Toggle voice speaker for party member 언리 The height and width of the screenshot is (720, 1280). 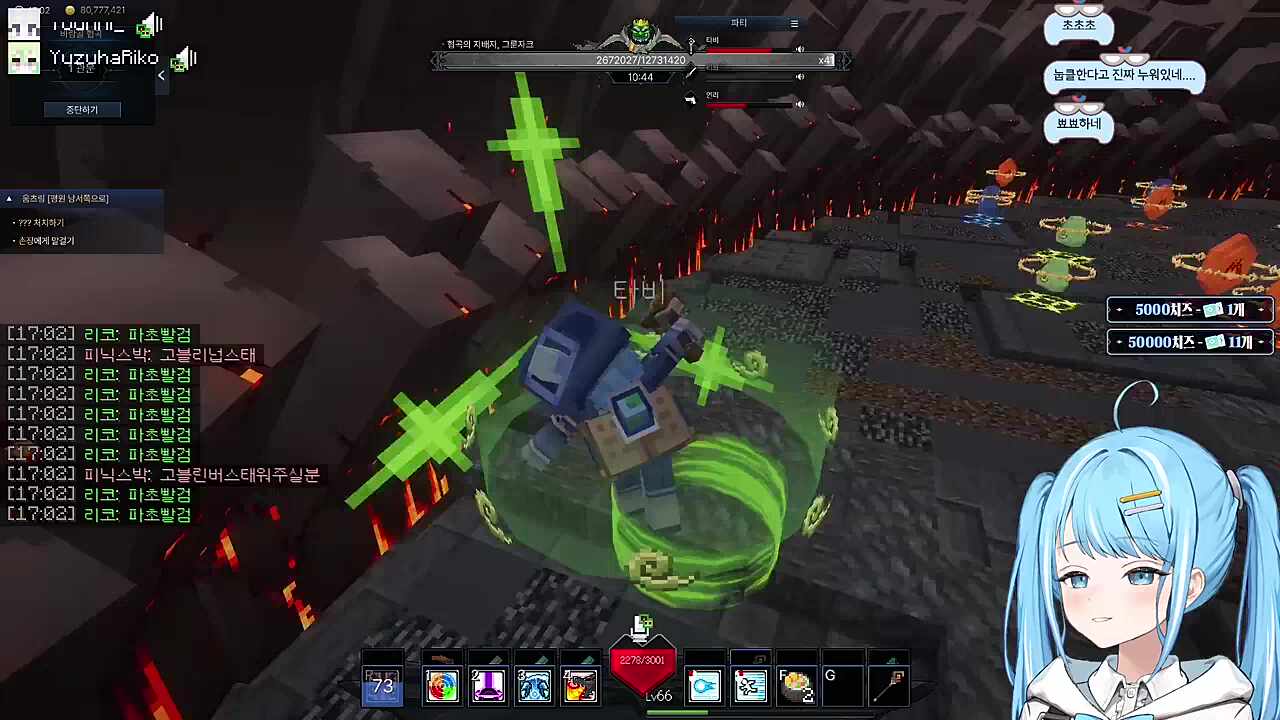coord(800,104)
